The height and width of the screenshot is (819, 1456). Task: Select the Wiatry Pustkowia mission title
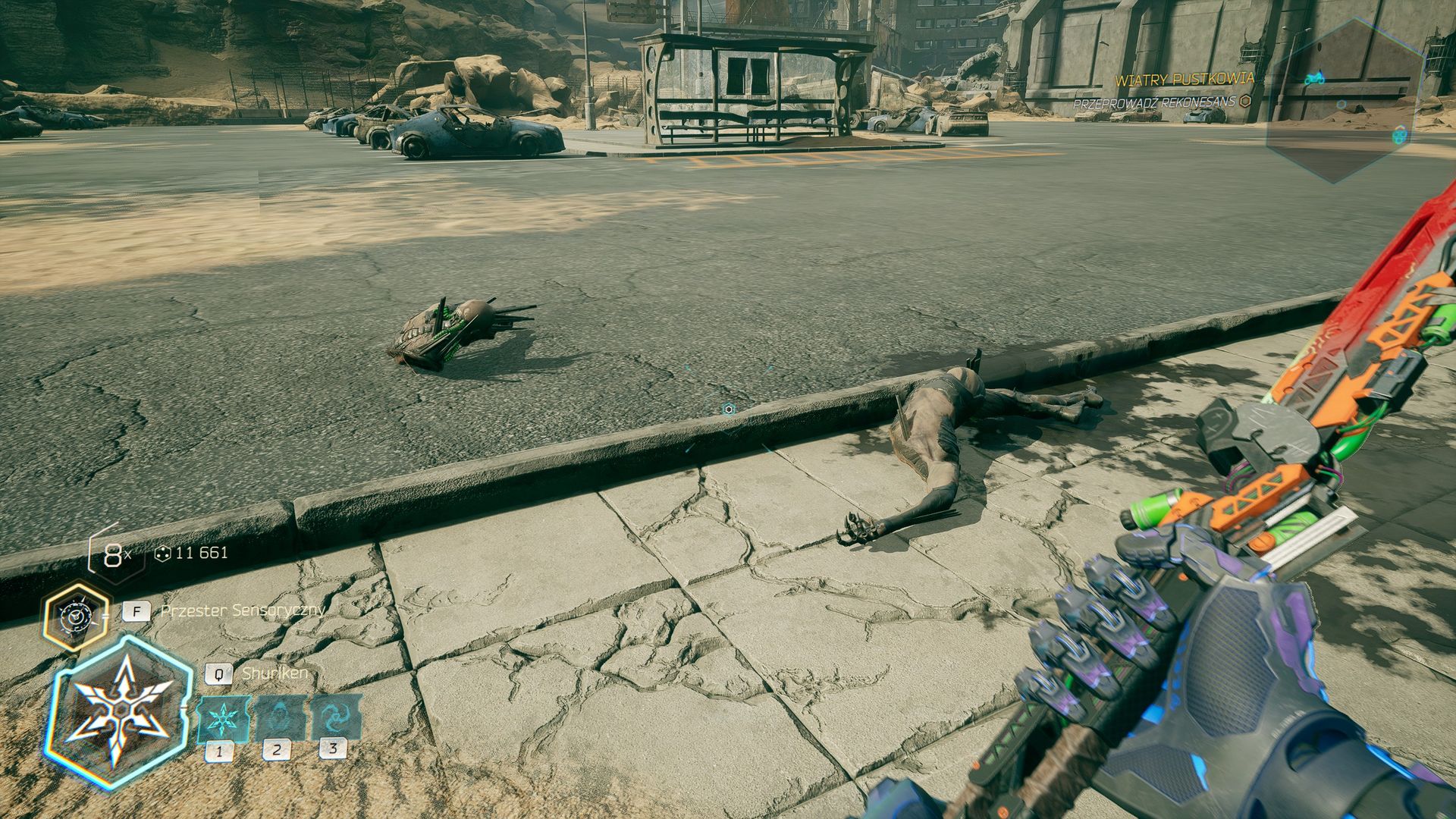(x=1184, y=80)
